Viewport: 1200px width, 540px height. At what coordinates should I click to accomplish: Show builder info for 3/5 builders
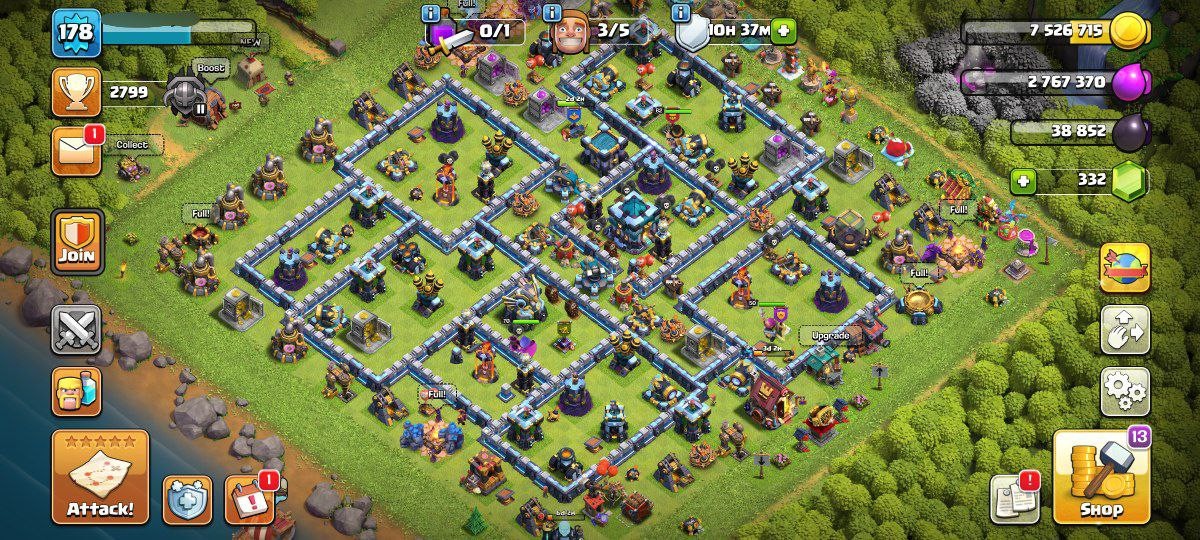552,13
